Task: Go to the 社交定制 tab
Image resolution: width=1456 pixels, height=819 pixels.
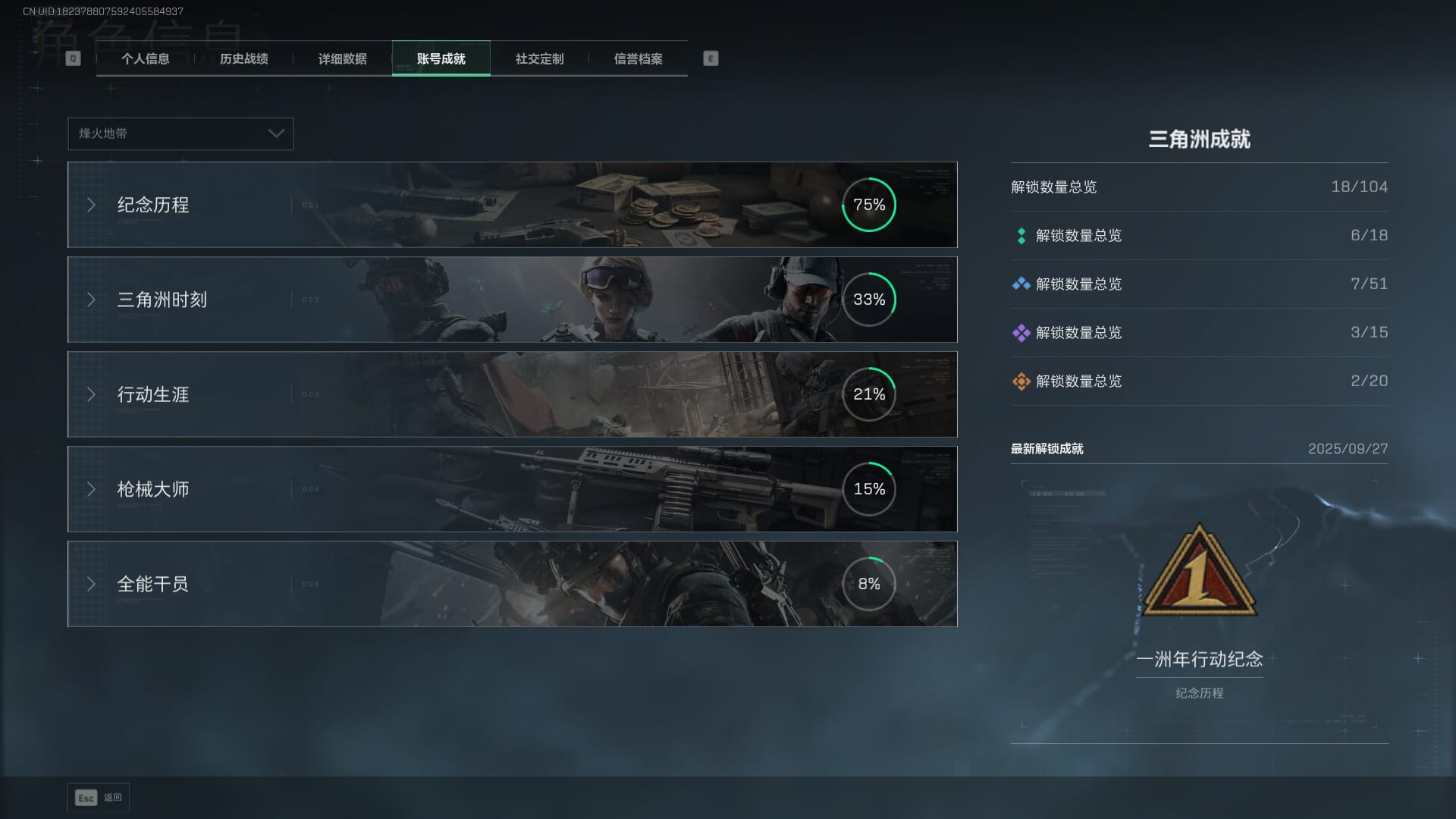Action: 539,59
